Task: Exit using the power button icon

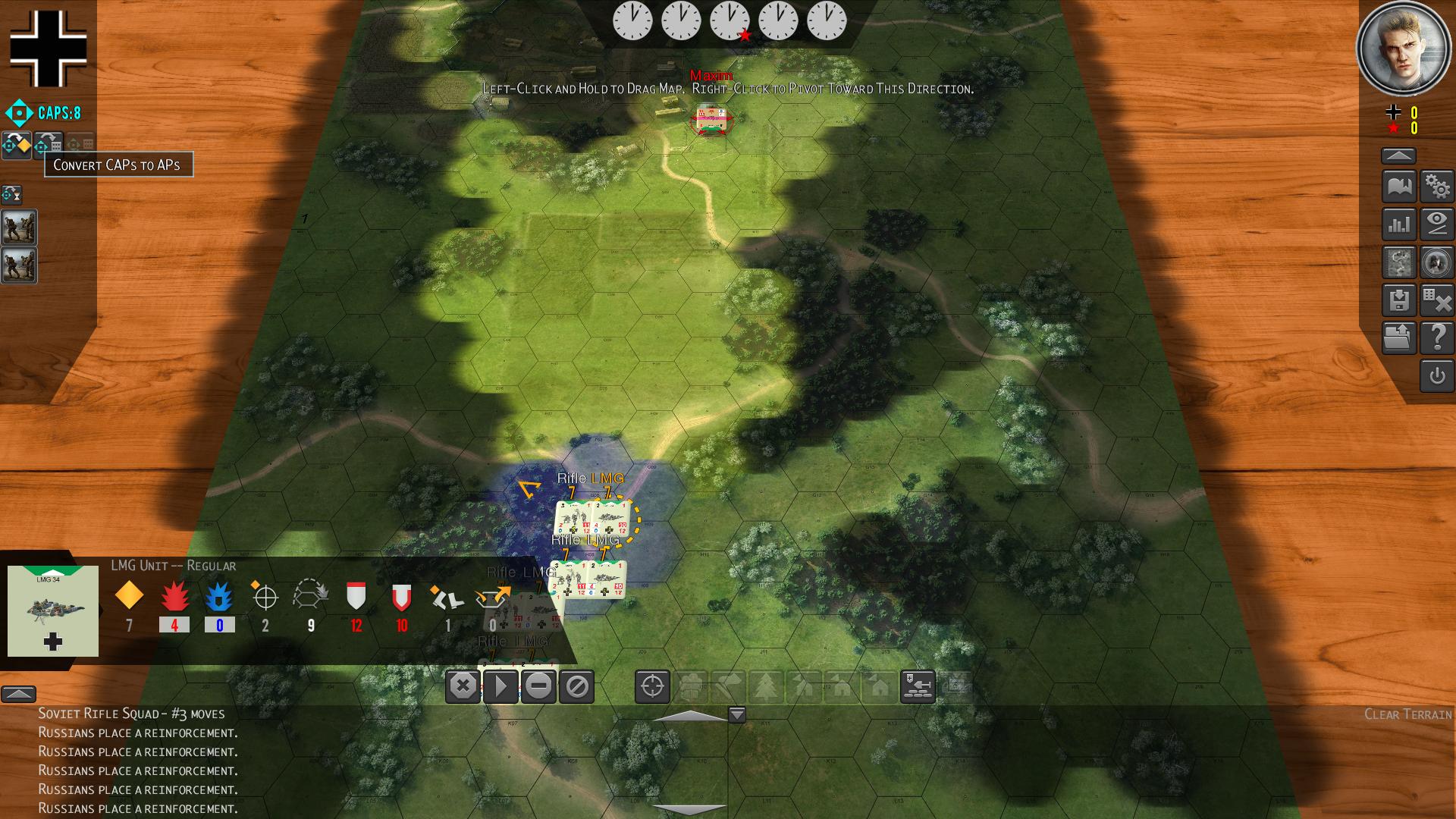Action: pyautogui.click(x=1439, y=376)
